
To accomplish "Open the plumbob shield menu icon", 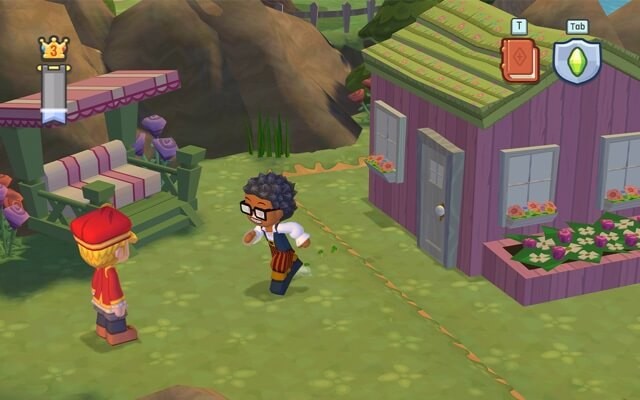I will coord(577,61).
